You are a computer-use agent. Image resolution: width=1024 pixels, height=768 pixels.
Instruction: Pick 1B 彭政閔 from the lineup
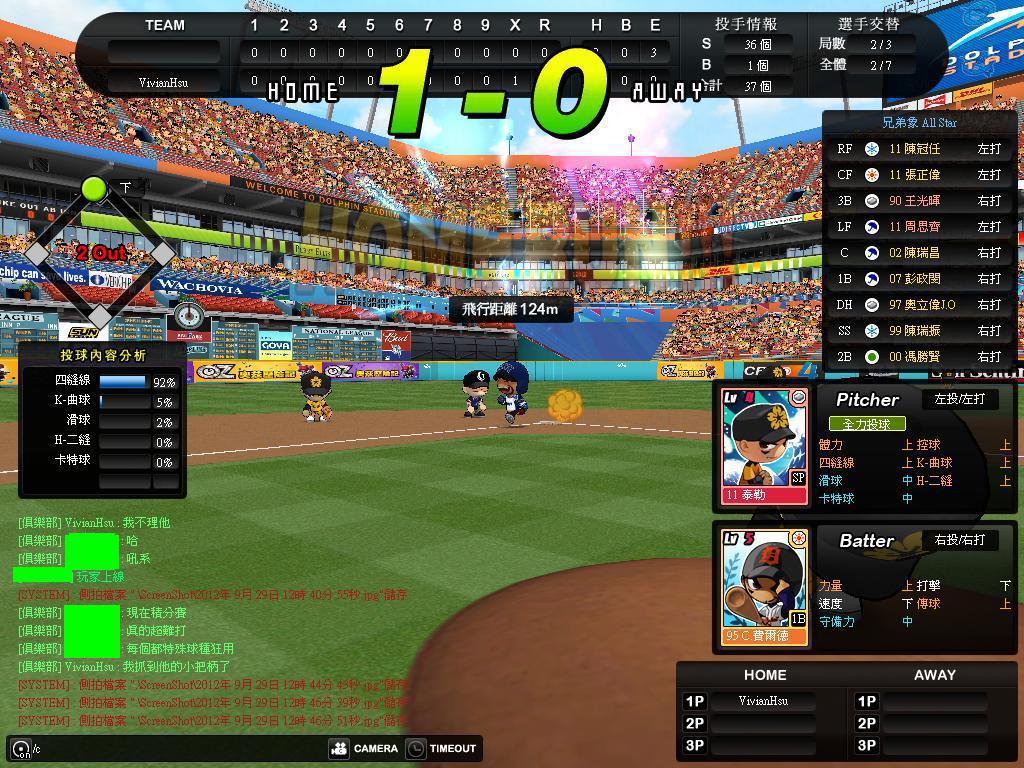point(918,279)
